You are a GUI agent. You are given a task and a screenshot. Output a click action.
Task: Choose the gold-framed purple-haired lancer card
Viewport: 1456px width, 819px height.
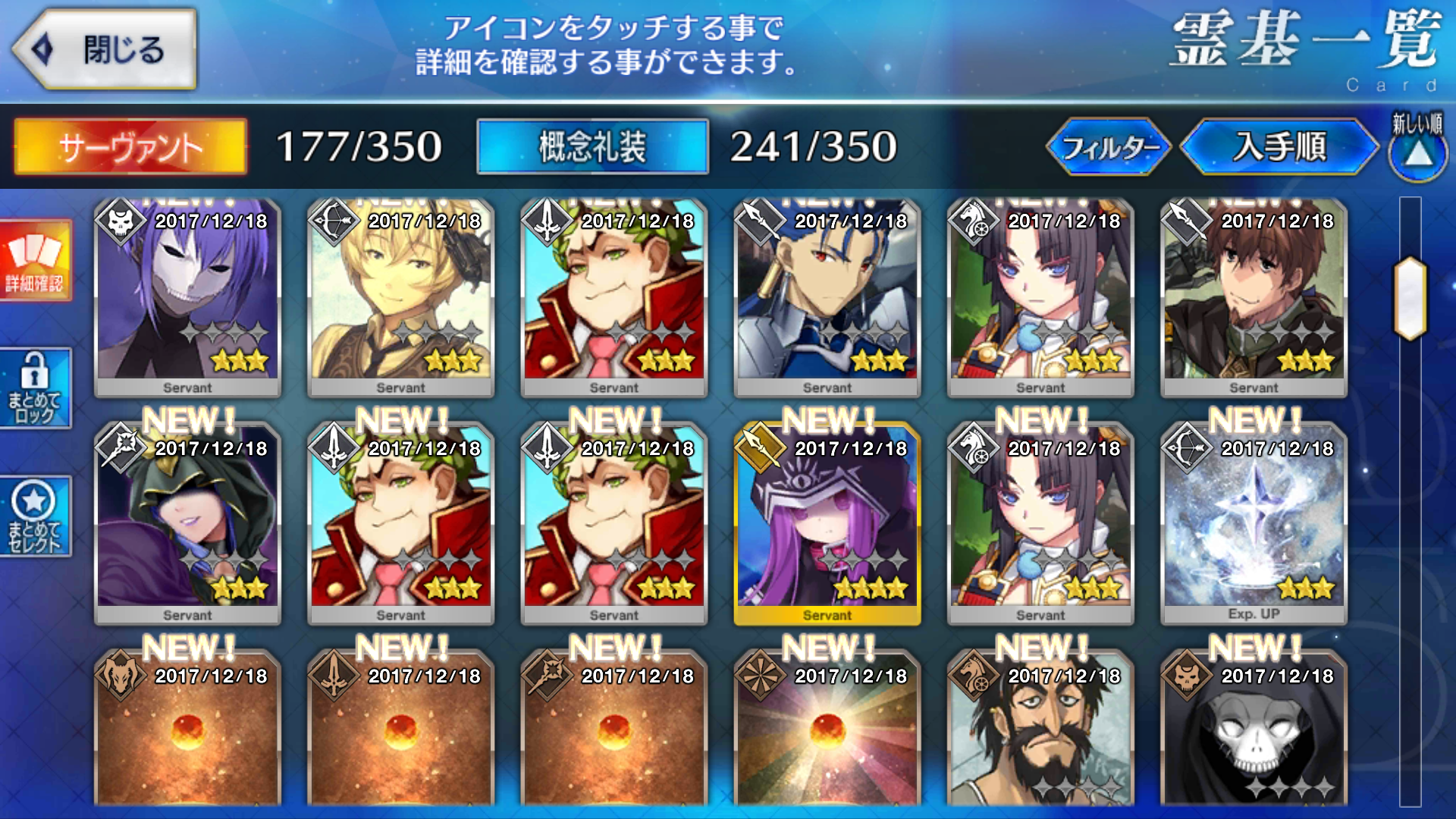[x=827, y=525]
